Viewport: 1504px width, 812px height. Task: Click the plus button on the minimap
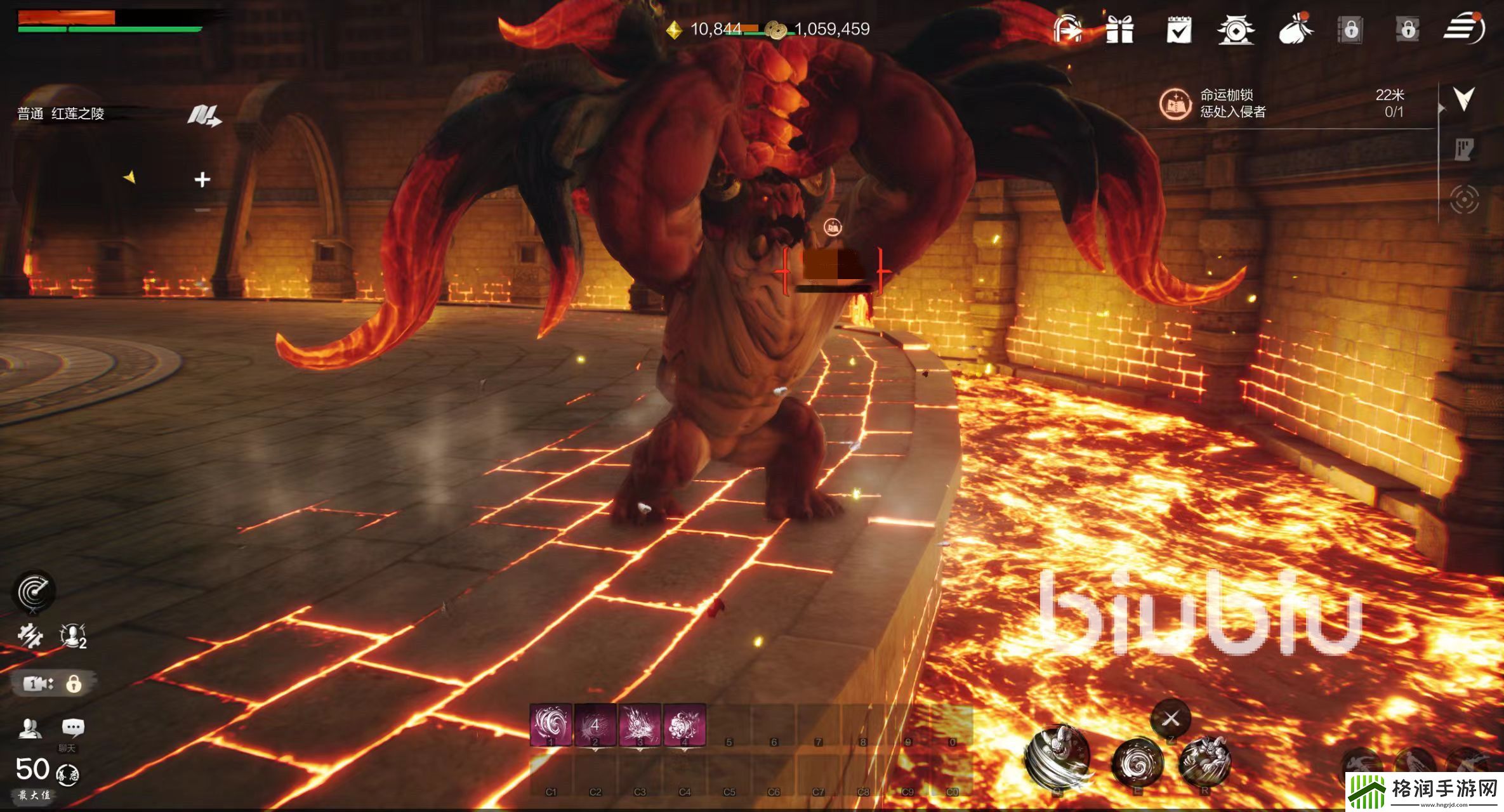pyautogui.click(x=202, y=180)
